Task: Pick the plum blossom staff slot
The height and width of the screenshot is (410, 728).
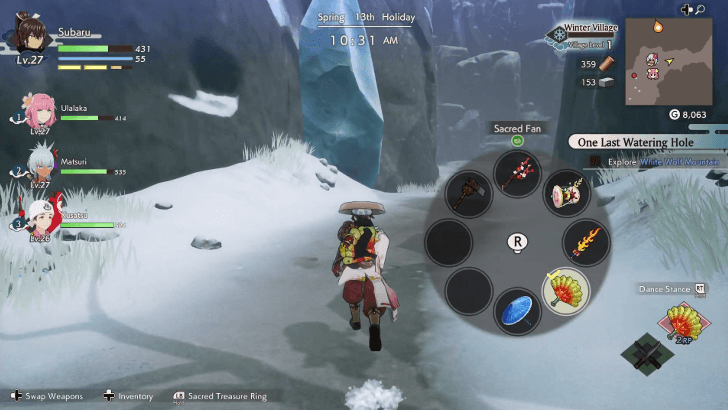Action: 518,172
